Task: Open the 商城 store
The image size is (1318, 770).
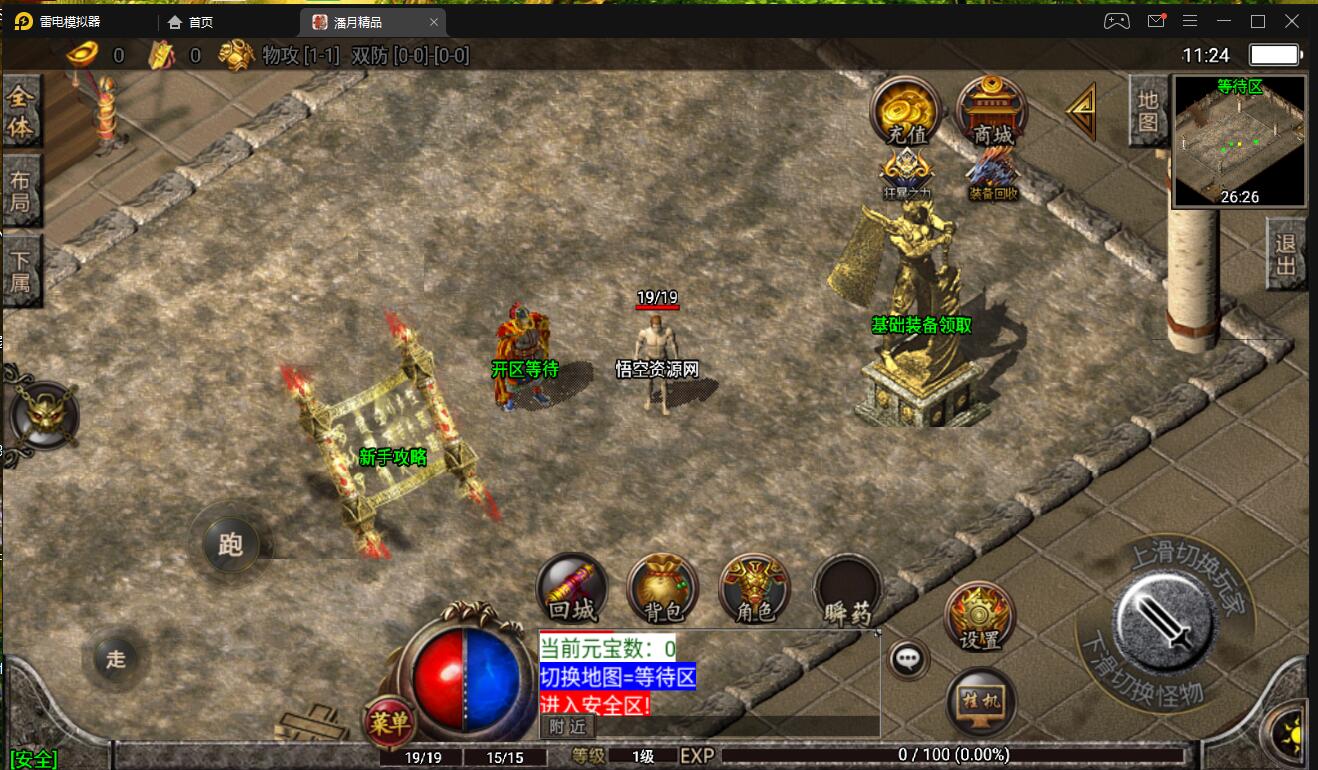Action: click(992, 112)
